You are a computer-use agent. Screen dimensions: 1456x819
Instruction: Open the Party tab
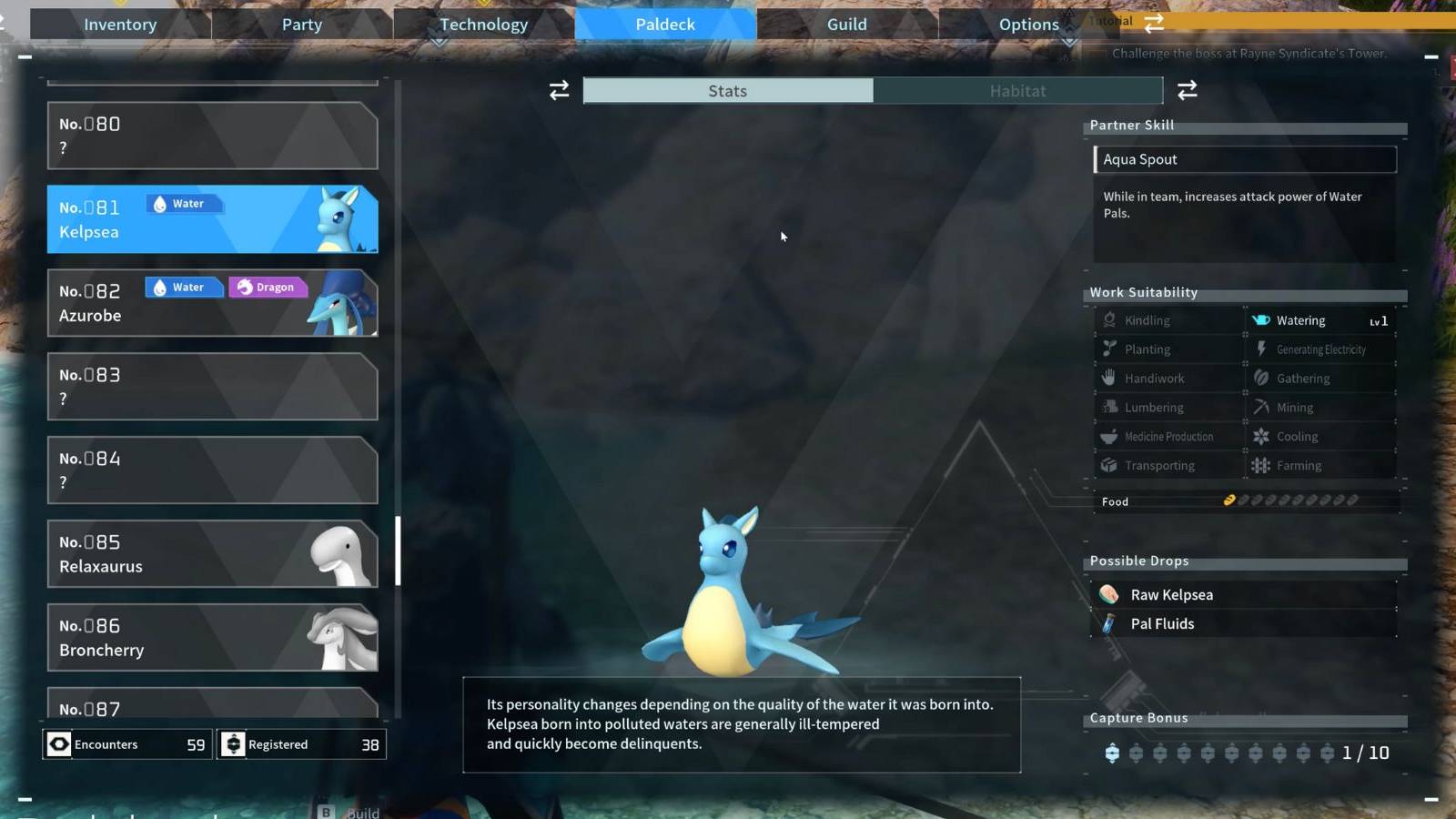click(x=300, y=25)
